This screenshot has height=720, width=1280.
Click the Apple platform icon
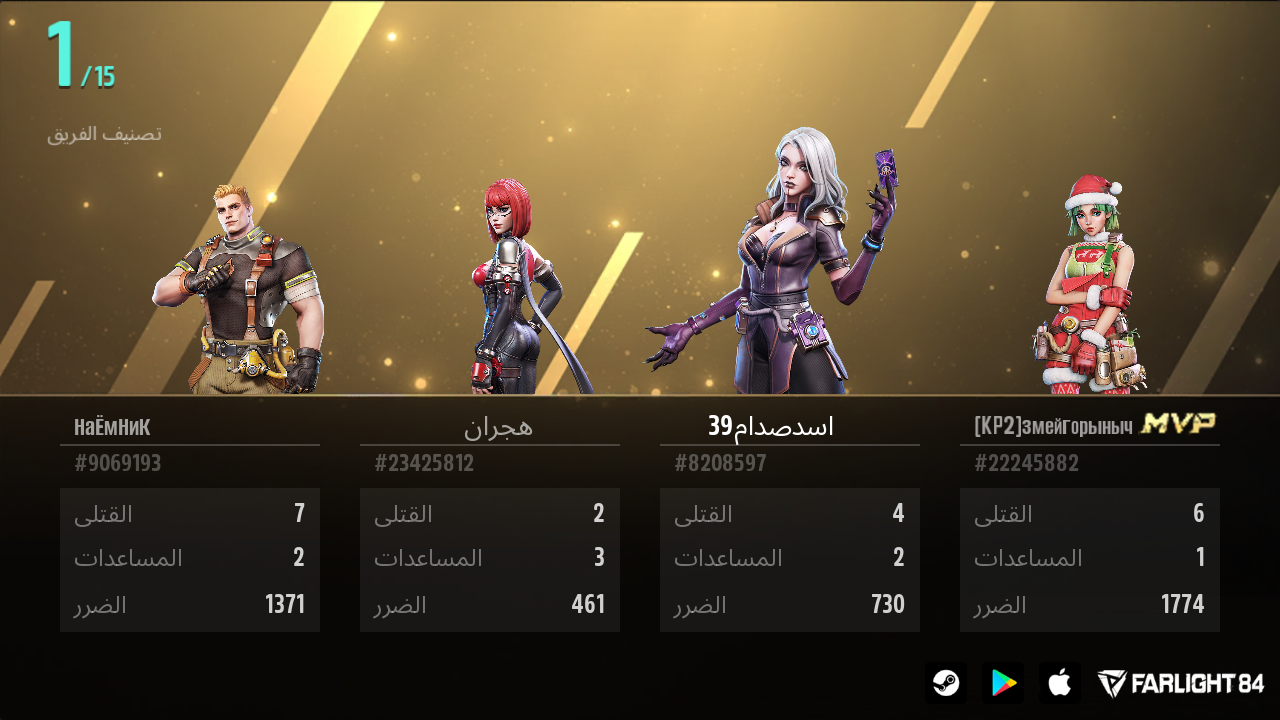[1059, 683]
